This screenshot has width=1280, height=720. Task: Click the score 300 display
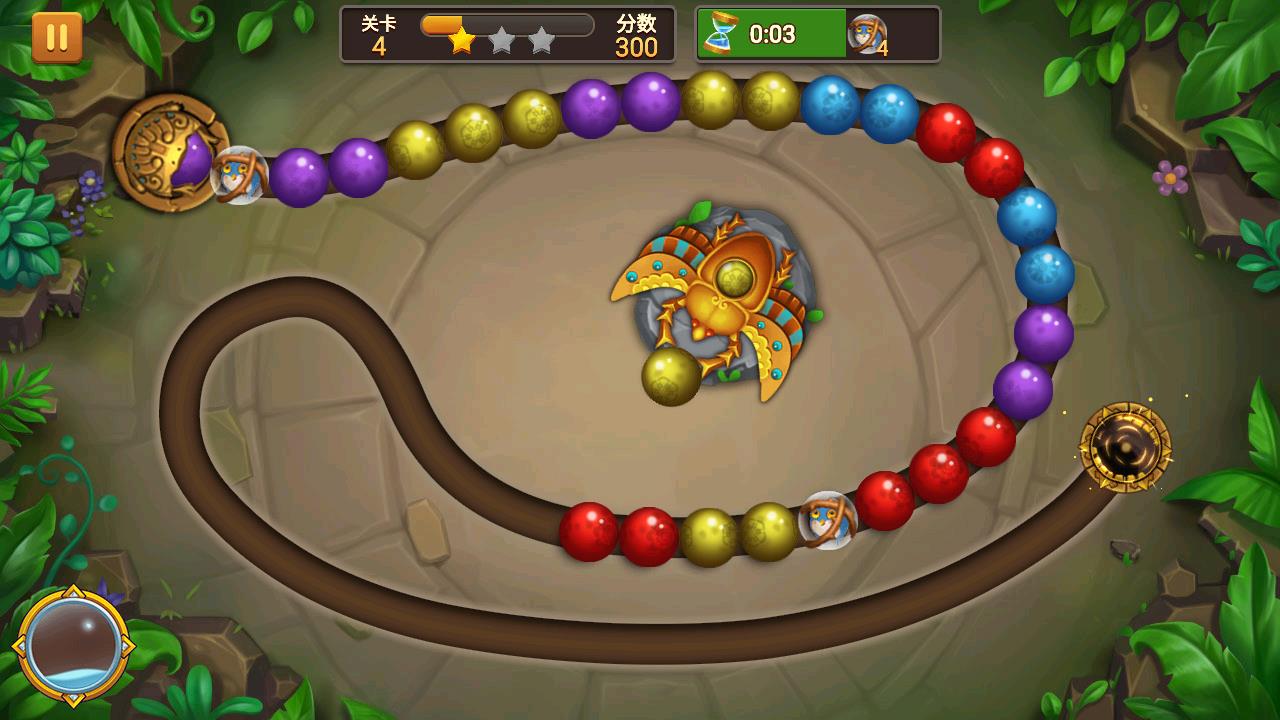coord(638,45)
